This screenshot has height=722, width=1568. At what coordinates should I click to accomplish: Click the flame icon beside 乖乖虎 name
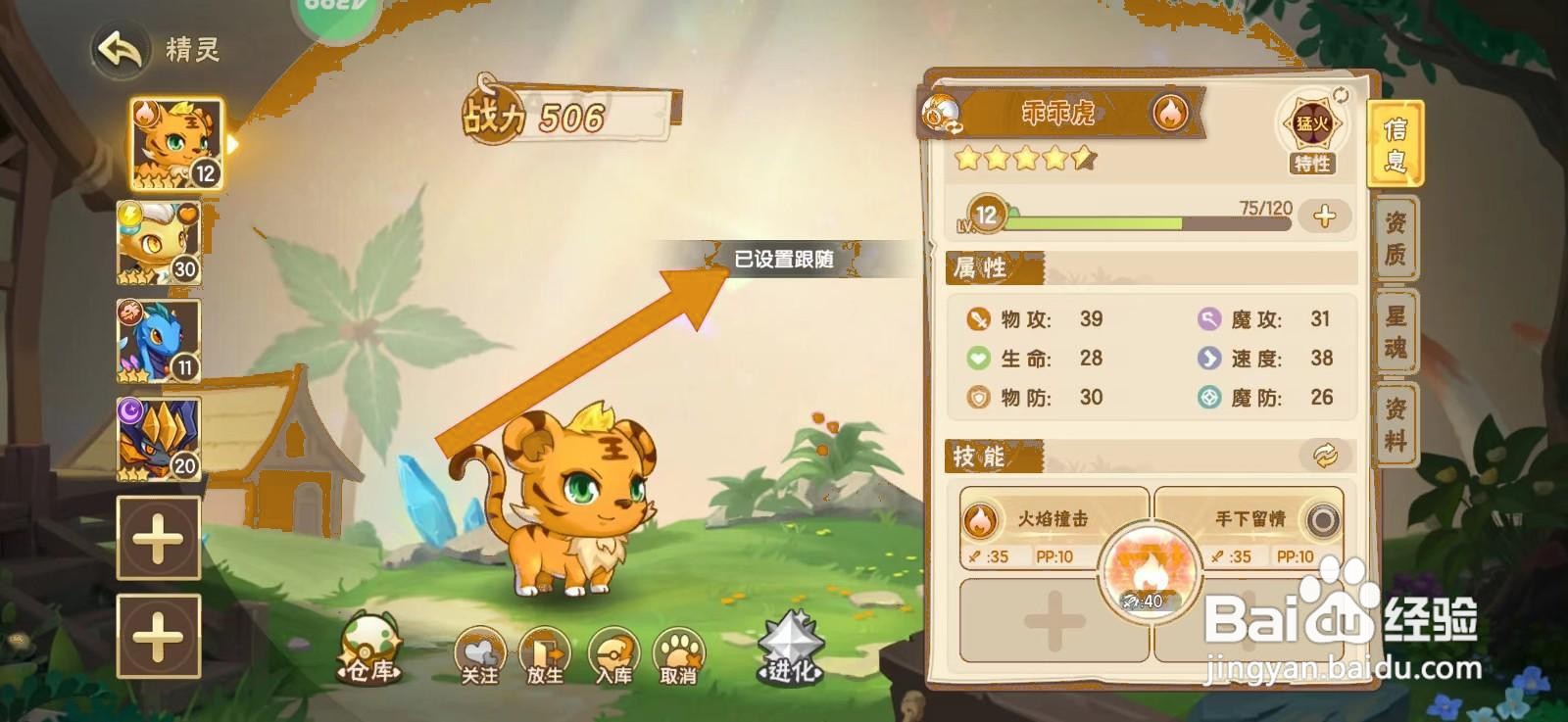1172,112
